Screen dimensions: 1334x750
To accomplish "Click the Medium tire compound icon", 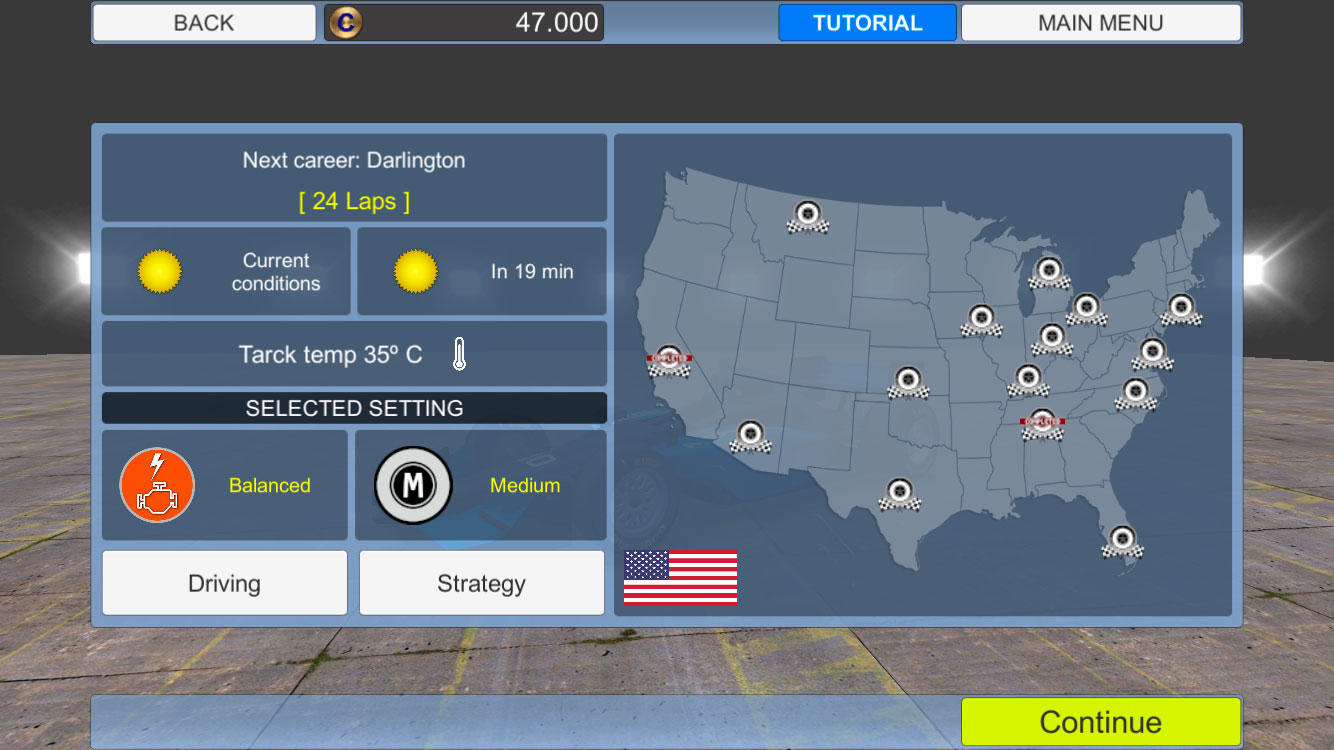I will (414, 485).
